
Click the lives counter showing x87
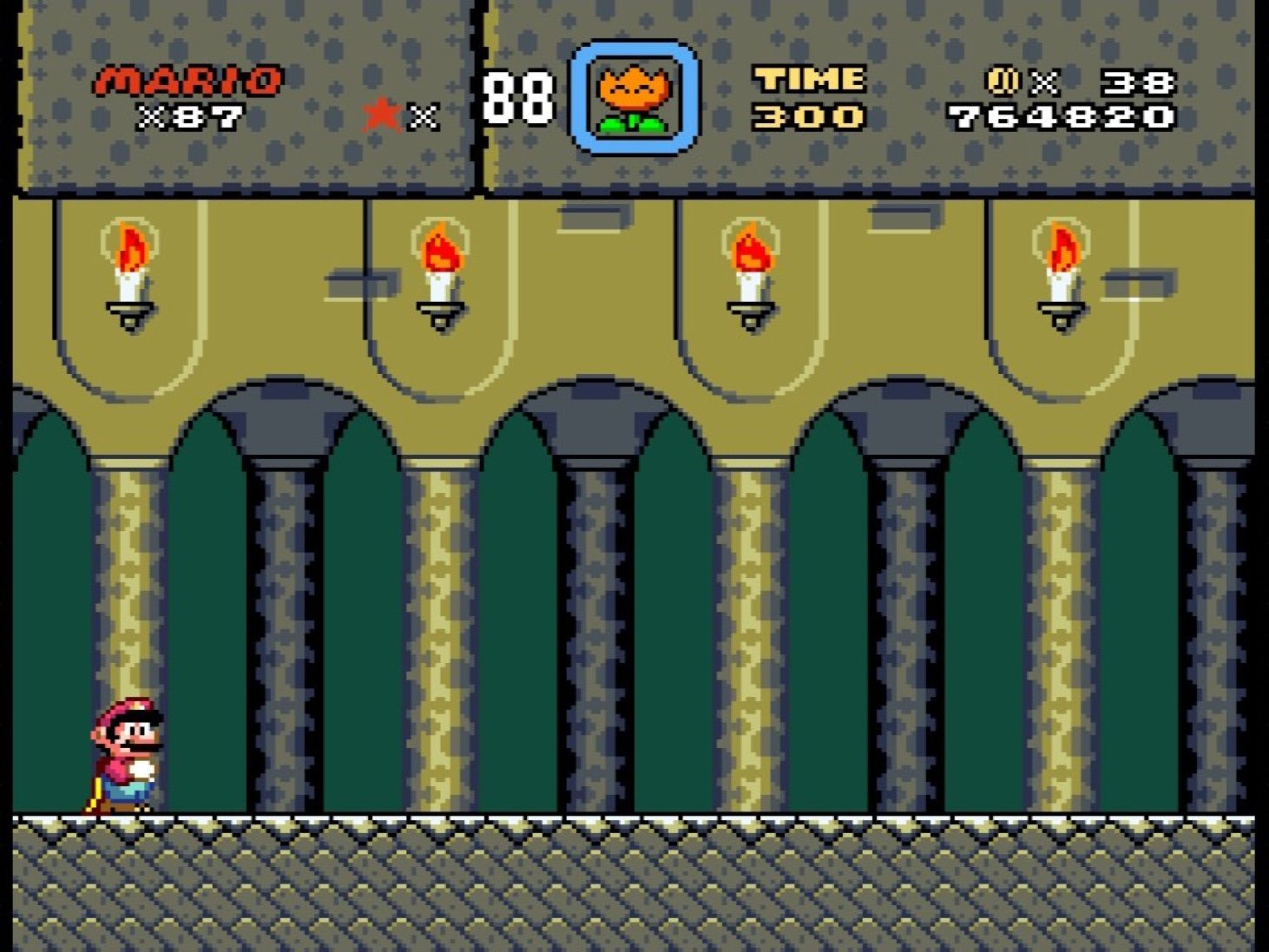pyautogui.click(x=189, y=115)
